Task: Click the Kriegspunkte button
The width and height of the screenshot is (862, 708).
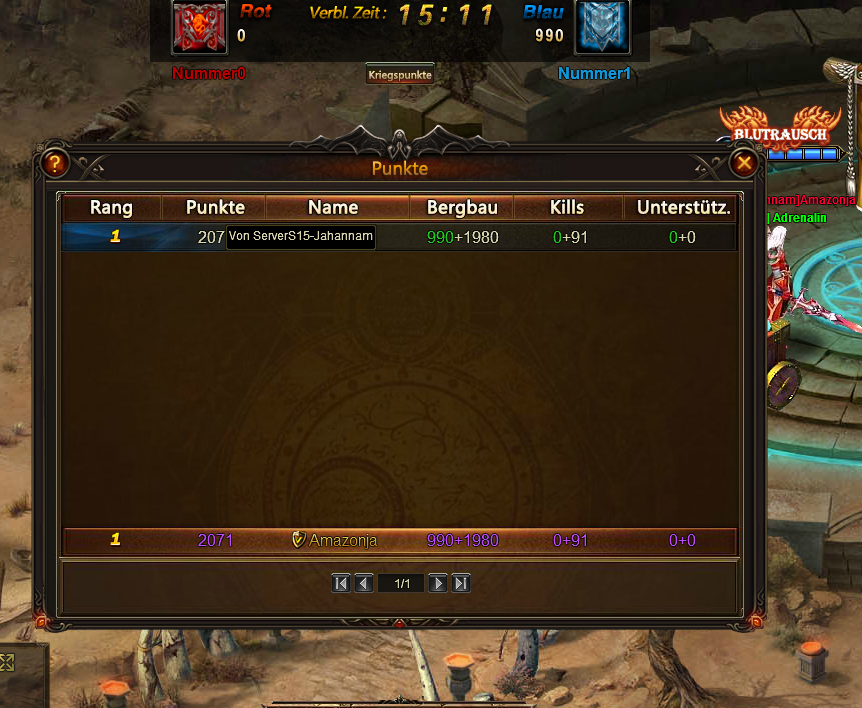Action: (x=400, y=74)
